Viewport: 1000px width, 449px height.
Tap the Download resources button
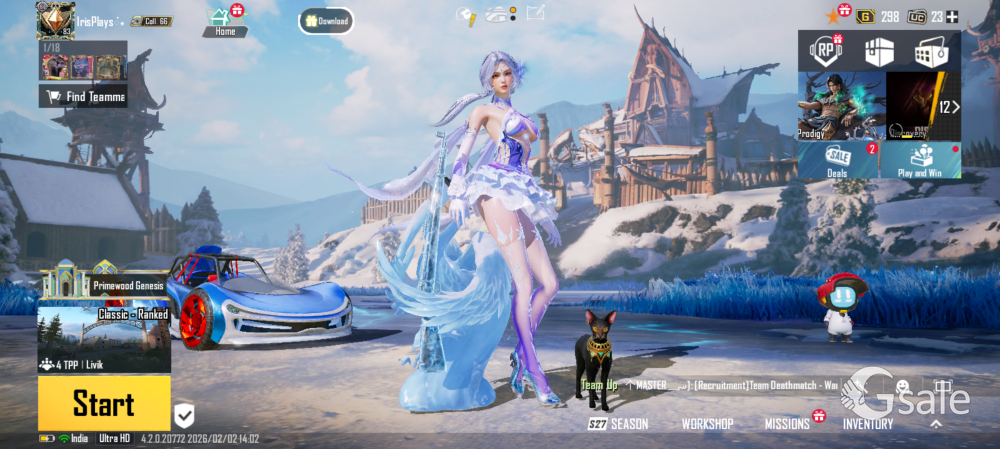pyautogui.click(x=326, y=21)
